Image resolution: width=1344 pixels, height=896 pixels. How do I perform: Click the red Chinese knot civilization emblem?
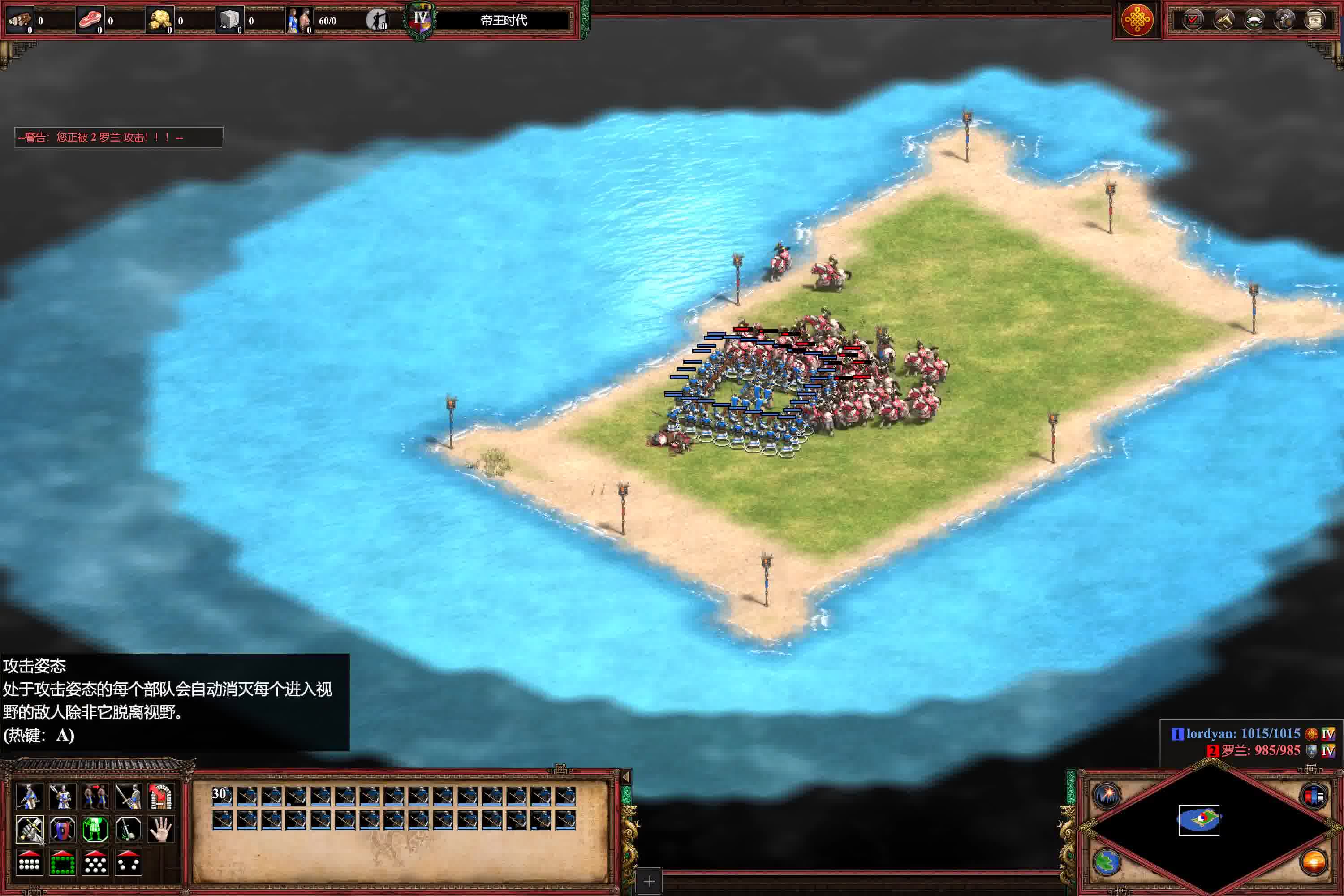pos(1137,21)
